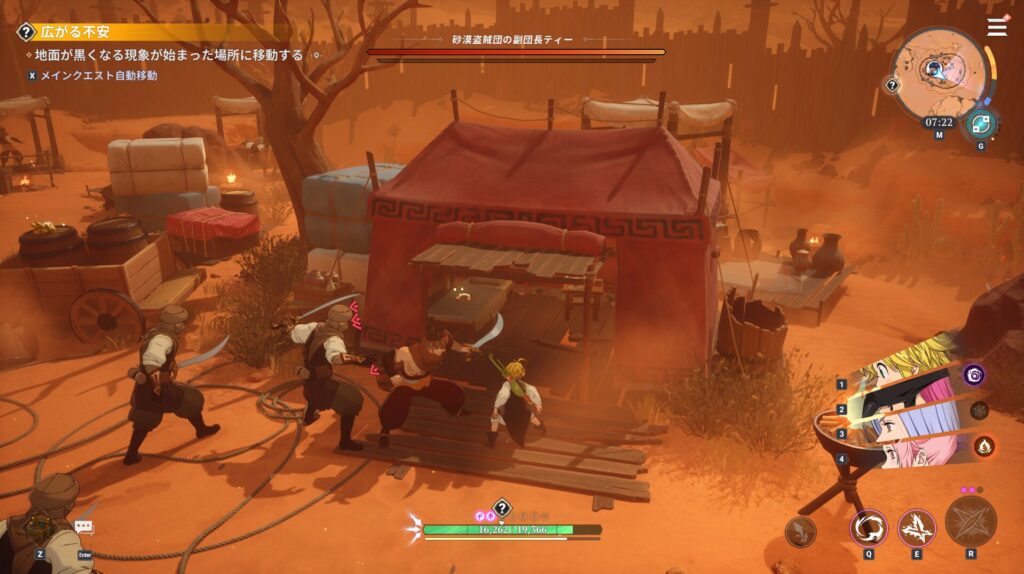Viewport: 1024px width, 574px height.
Task: Trigger the large ultimate skill icon
Action: (970, 522)
